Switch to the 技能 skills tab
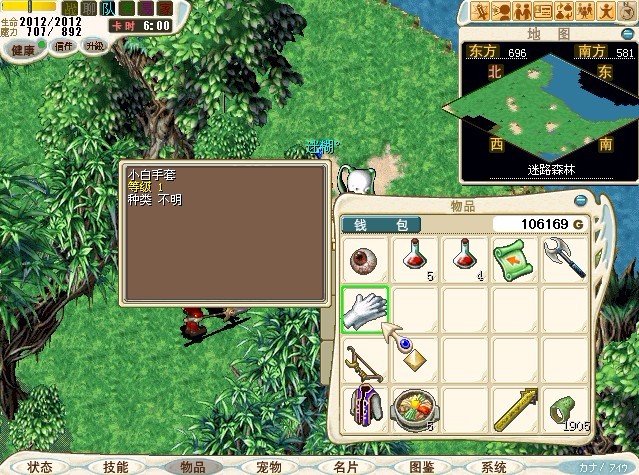 [x=116, y=467]
